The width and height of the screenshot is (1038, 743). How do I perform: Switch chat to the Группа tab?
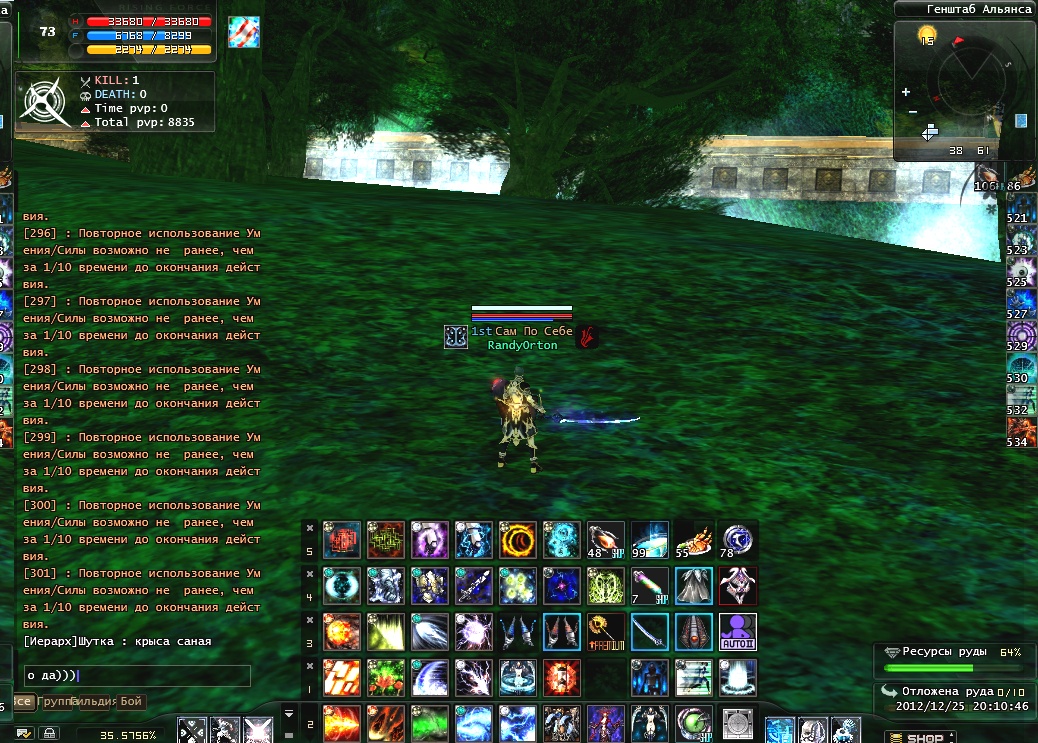pyautogui.click(x=54, y=702)
